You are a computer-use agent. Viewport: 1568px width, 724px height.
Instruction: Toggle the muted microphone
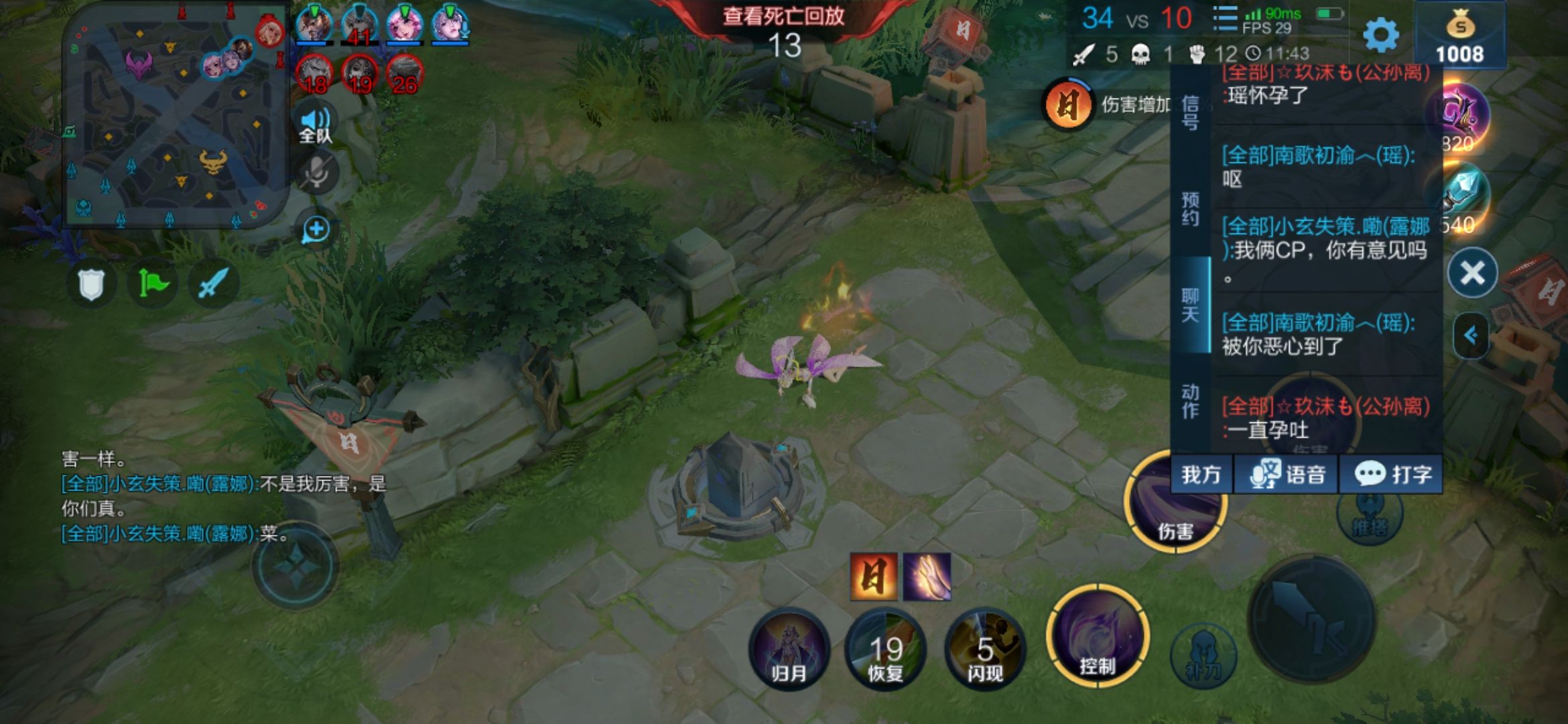click(x=316, y=173)
